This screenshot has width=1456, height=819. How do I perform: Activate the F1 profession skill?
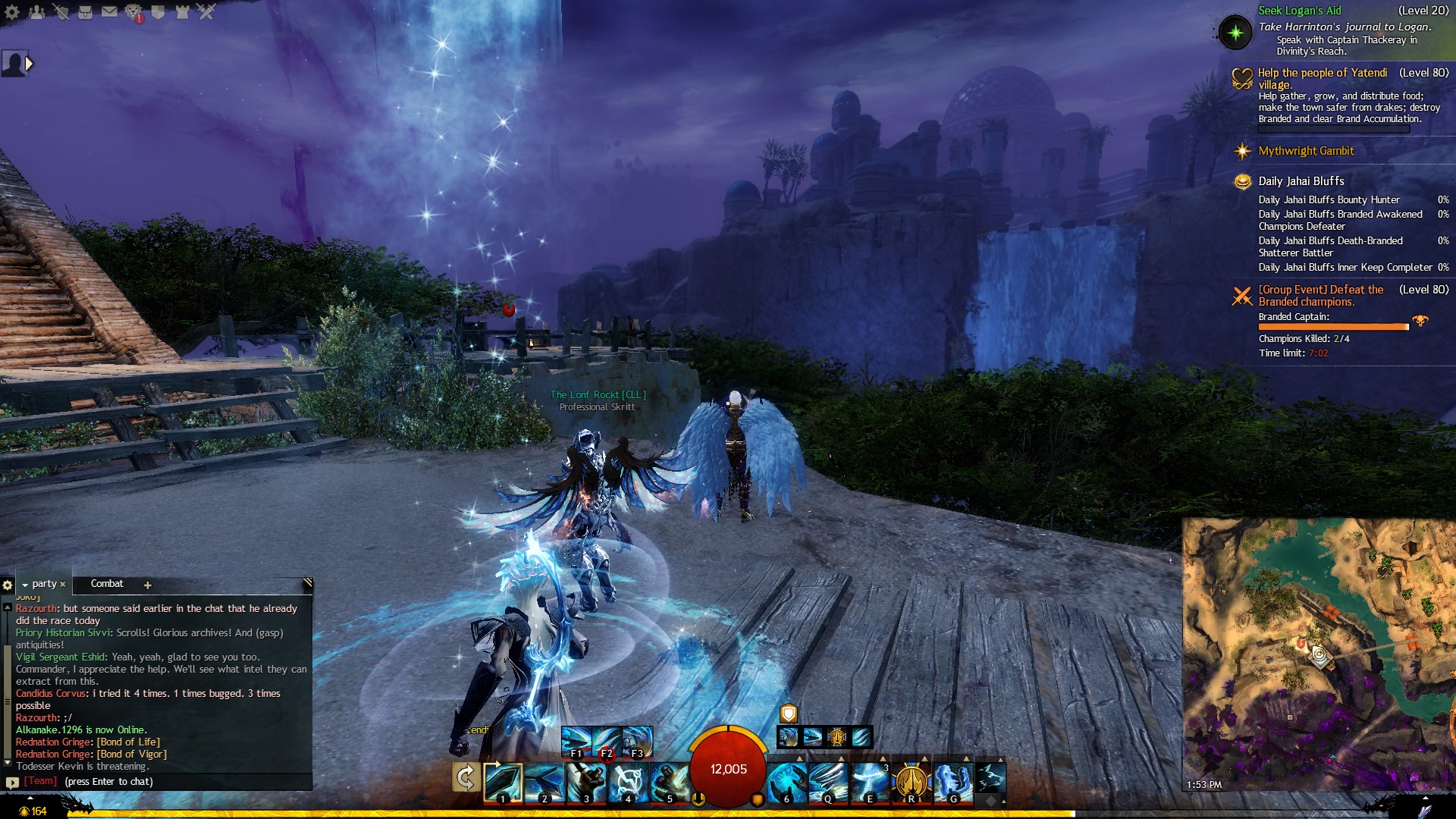click(x=576, y=740)
